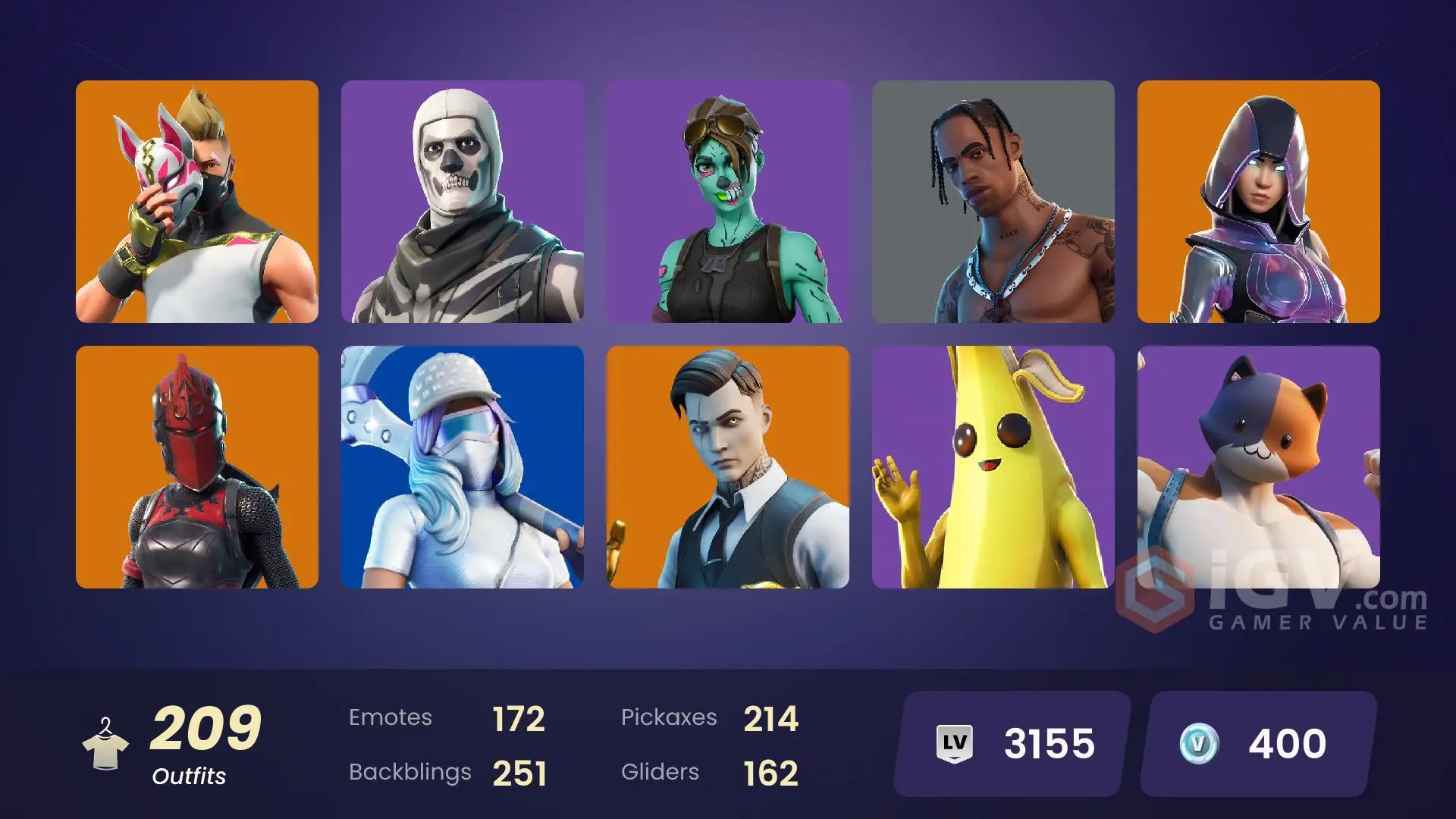Select the Midas skin thumbnail
Viewport: 1456px width, 819px height.
click(727, 466)
